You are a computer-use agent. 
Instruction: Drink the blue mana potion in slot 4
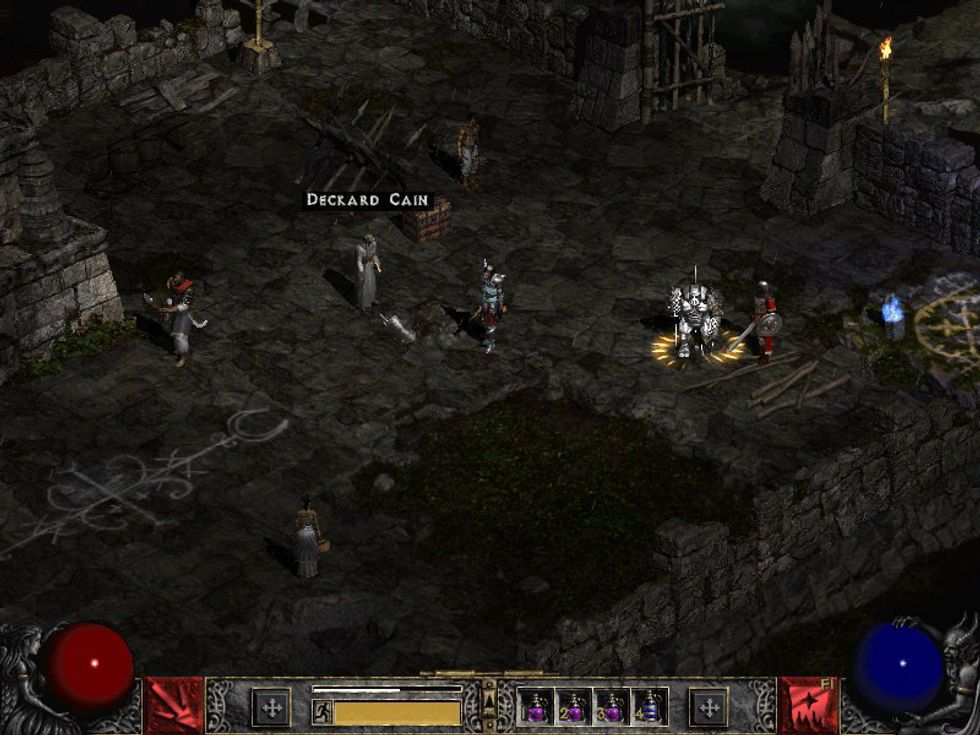pyautogui.click(x=649, y=708)
